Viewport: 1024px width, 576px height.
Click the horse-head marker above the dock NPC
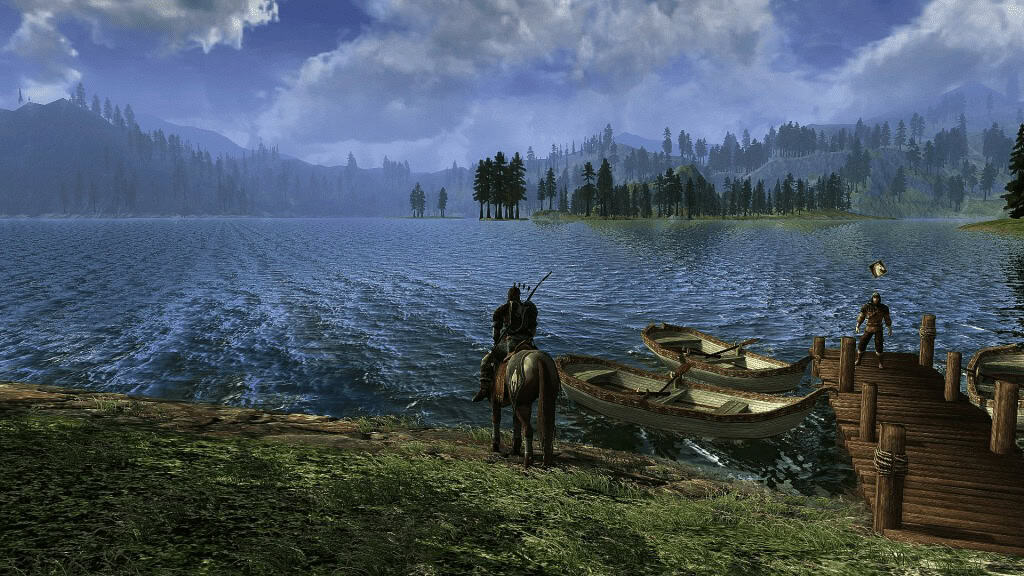pos(878,268)
